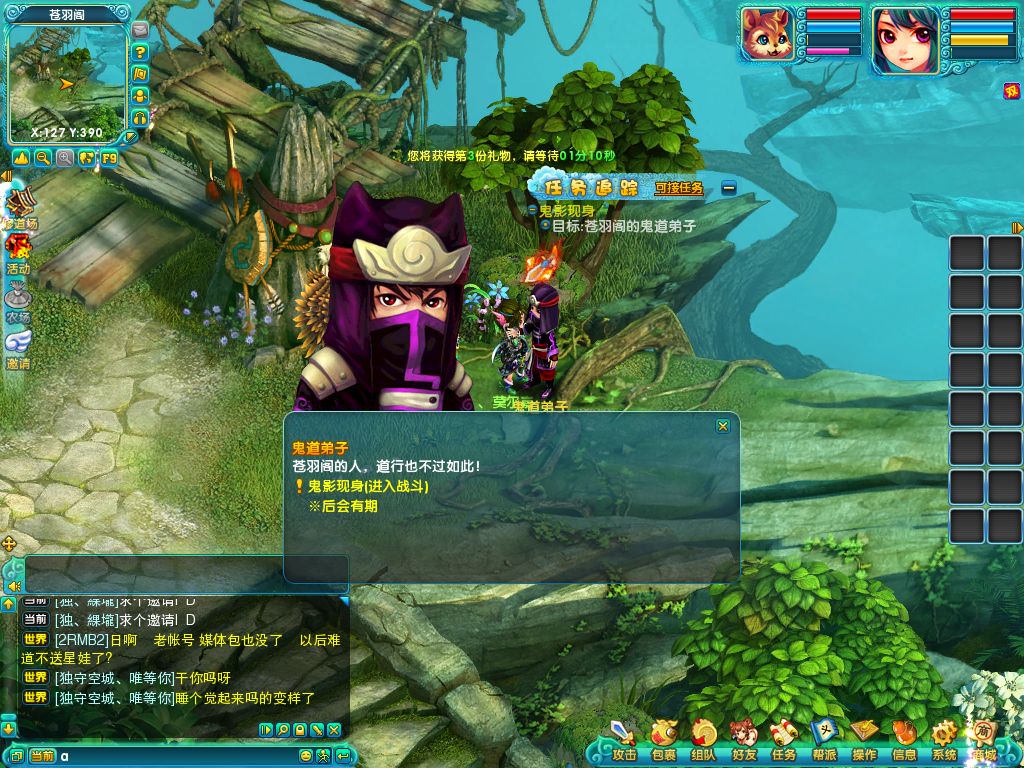The height and width of the screenshot is (768, 1024).
Task: Close the 鬼道弟子 dialogue box
Action: [723, 426]
